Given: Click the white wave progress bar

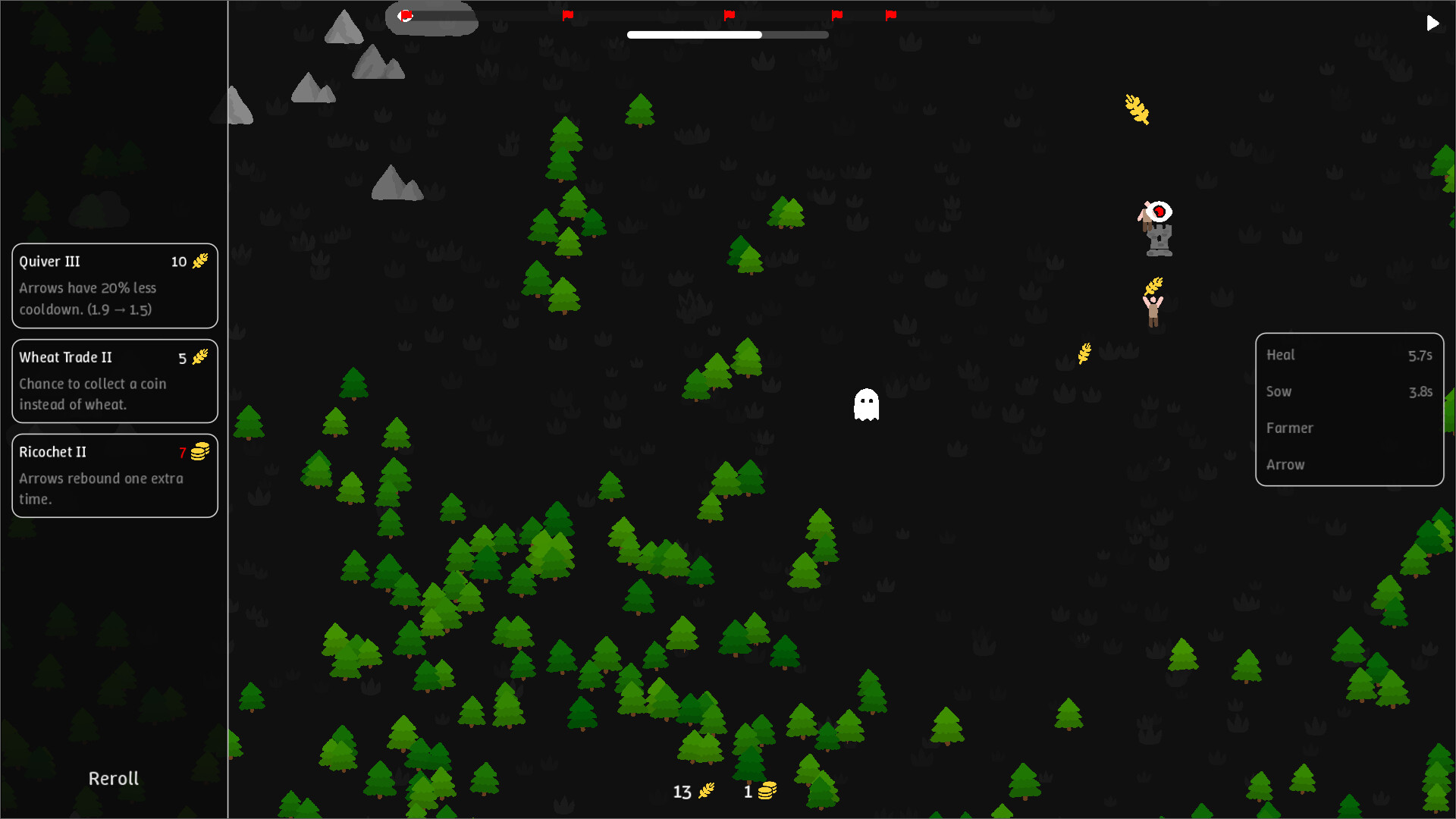Looking at the screenshot, I should point(694,35).
